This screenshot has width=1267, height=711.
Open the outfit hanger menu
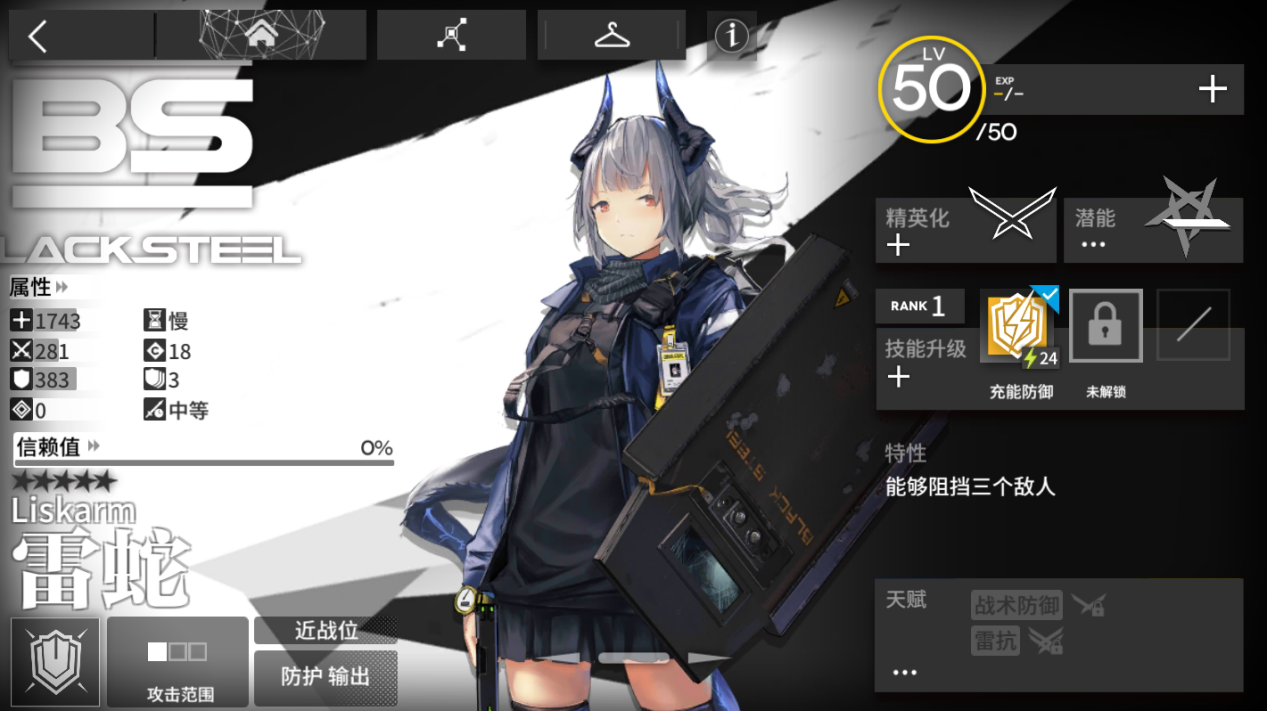(x=611, y=36)
